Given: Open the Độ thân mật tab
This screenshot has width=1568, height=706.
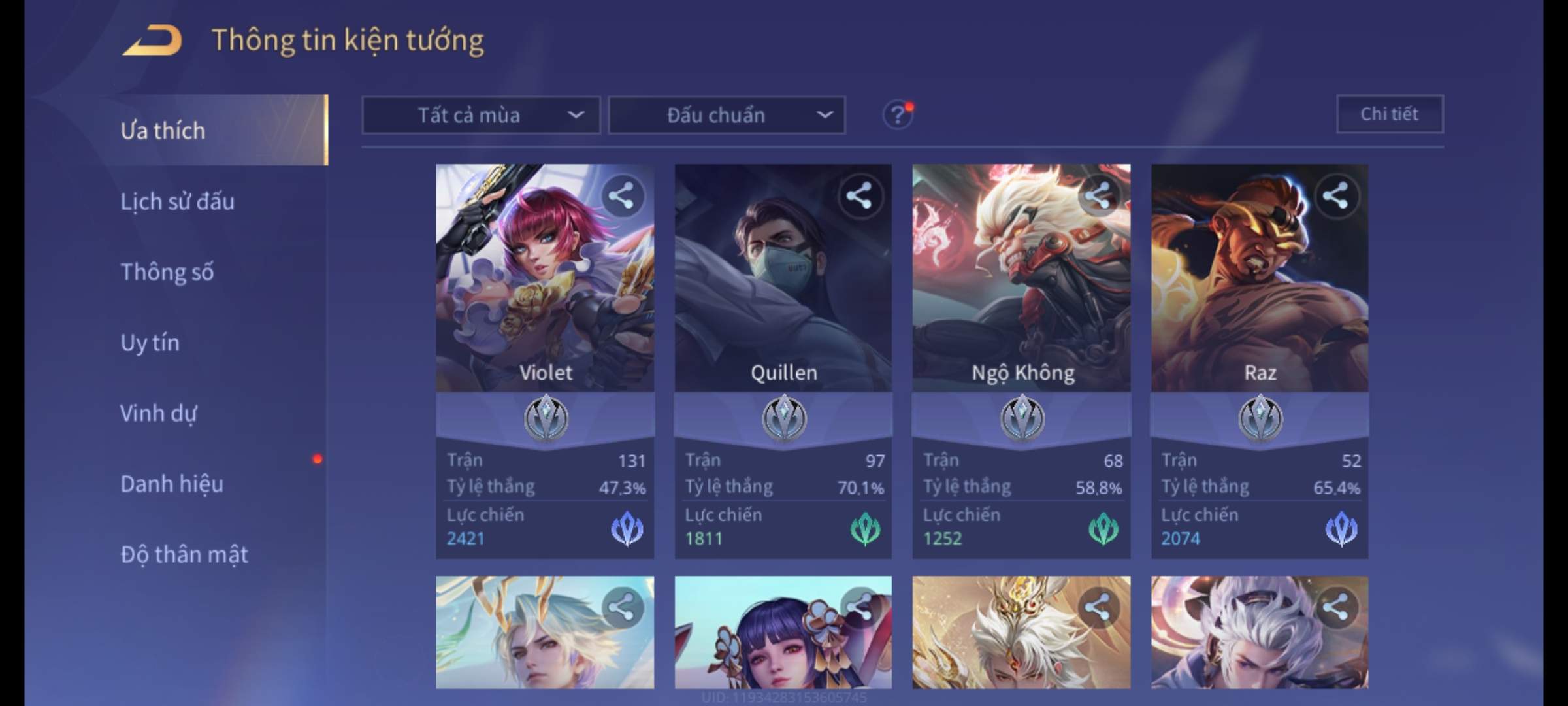Looking at the screenshot, I should [x=184, y=554].
